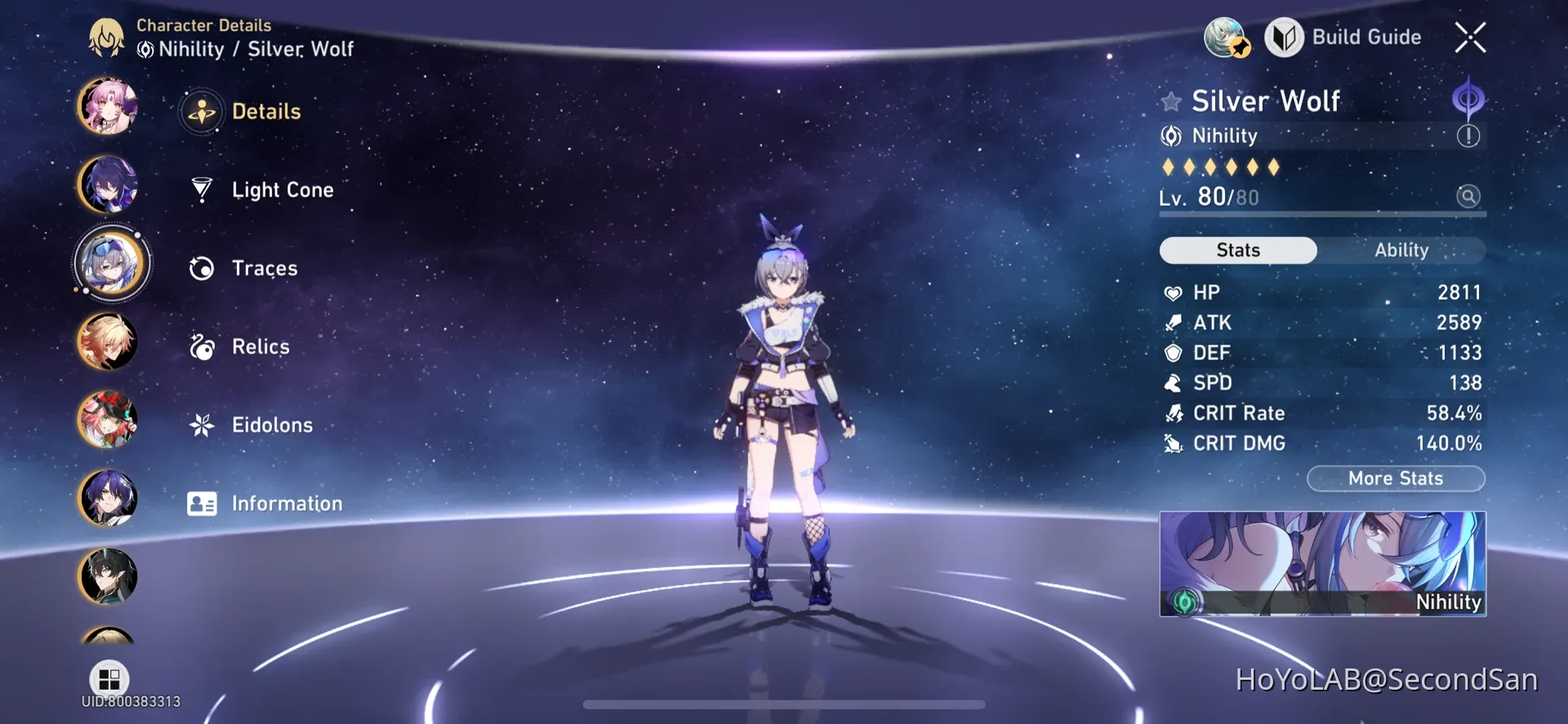The height and width of the screenshot is (724, 1568).
Task: Select the currently active Silver Wolf portrait
Action: 111,263
